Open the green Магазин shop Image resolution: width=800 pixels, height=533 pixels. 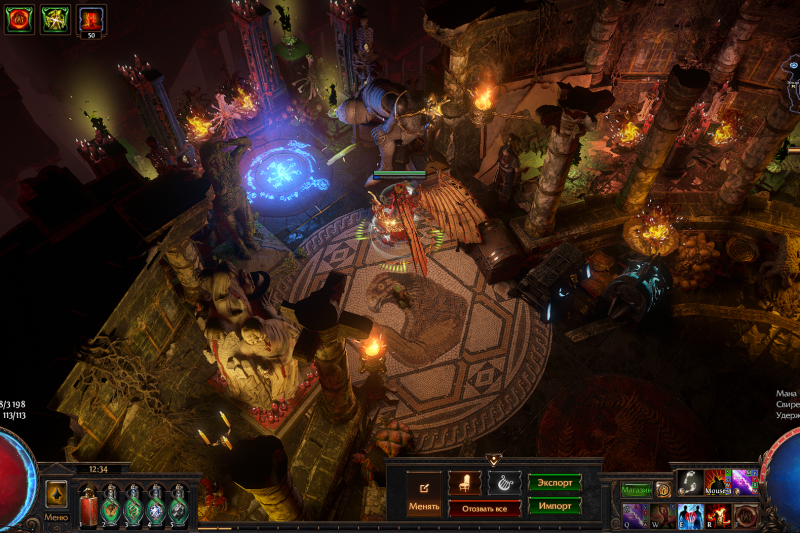click(x=636, y=490)
